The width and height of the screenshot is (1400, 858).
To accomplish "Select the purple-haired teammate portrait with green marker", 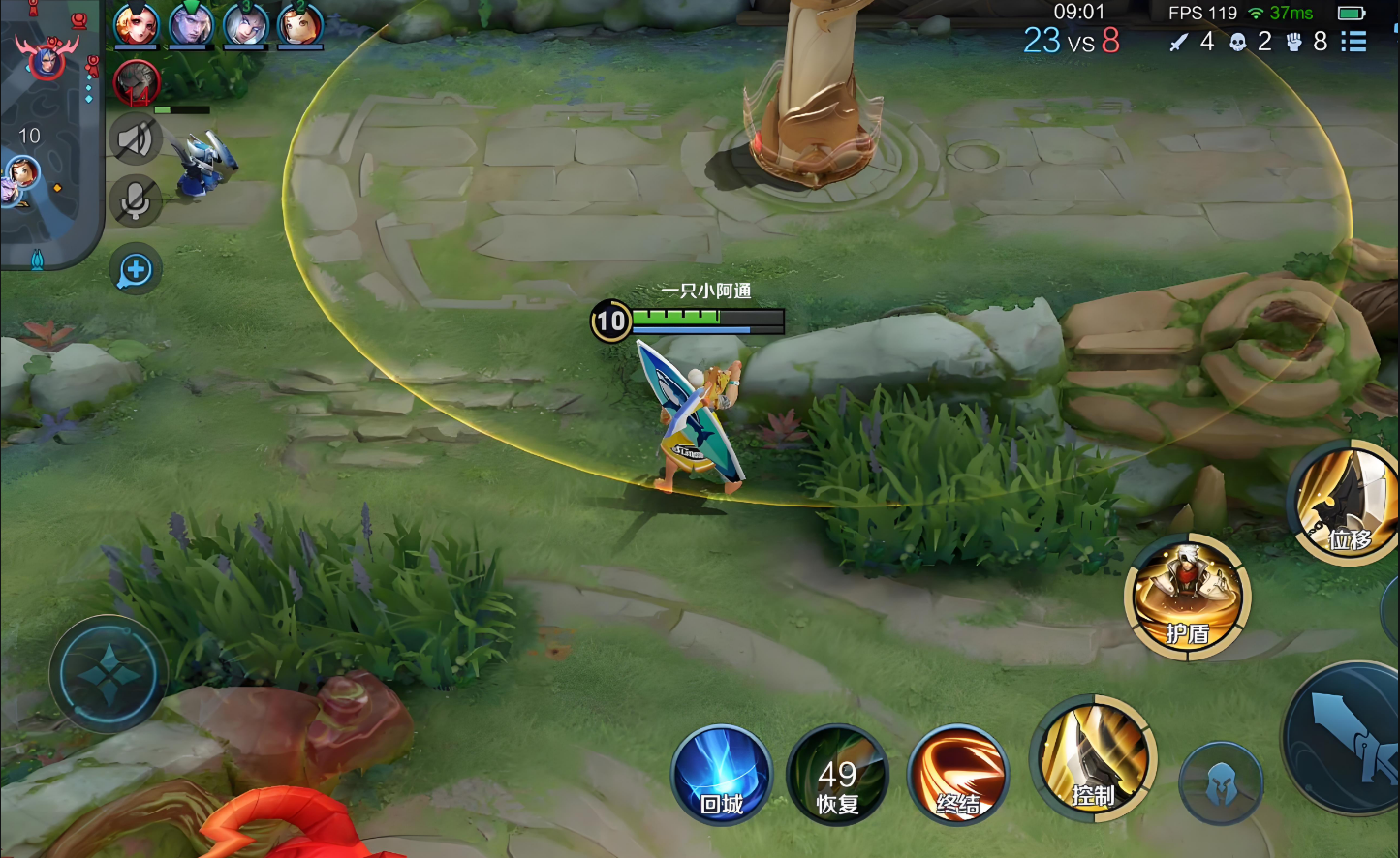I will point(191,24).
